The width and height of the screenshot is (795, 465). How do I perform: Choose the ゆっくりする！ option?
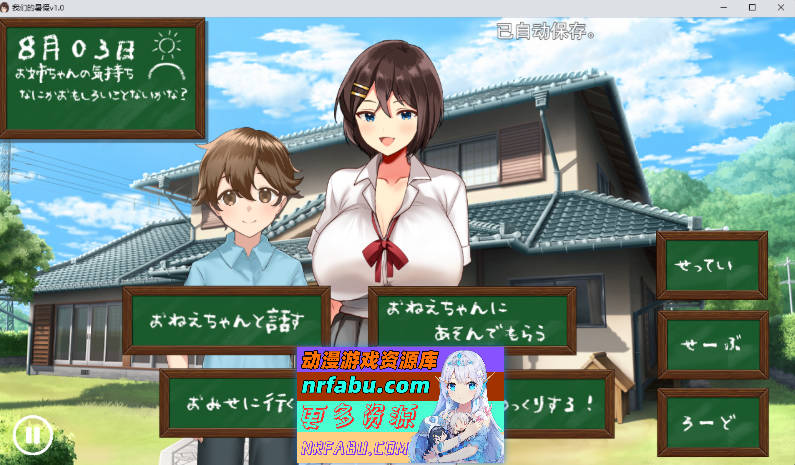(x=562, y=404)
